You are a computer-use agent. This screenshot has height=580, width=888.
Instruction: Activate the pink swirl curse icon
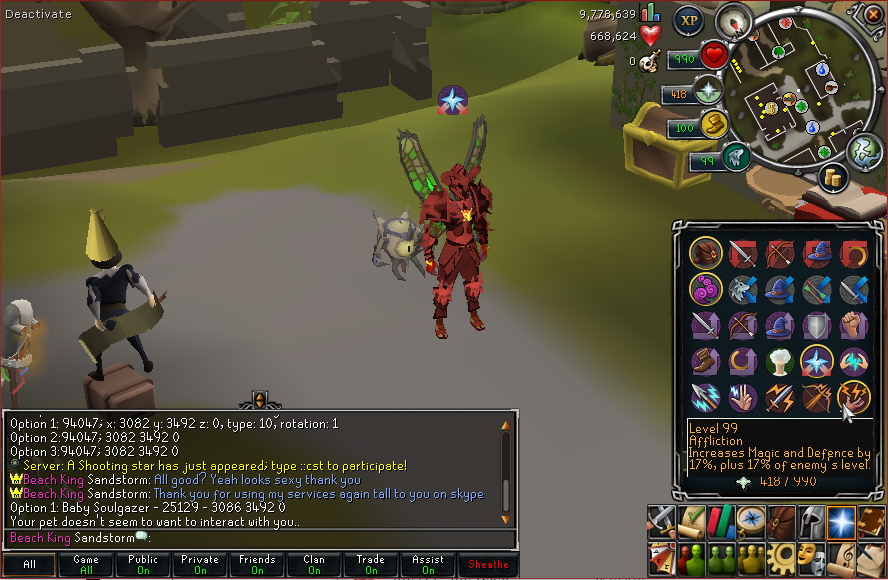pos(706,291)
